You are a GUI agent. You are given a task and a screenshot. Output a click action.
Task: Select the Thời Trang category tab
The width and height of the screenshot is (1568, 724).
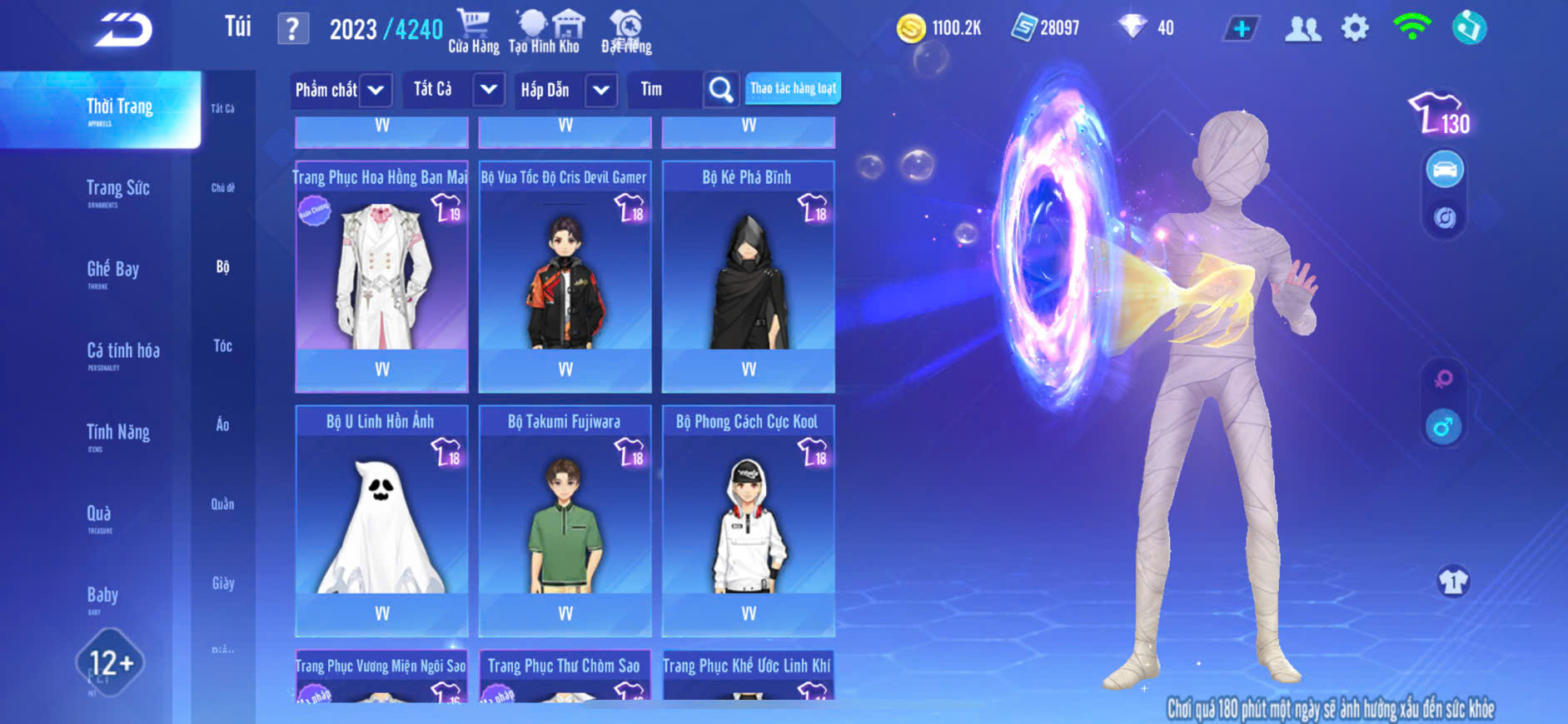119,109
